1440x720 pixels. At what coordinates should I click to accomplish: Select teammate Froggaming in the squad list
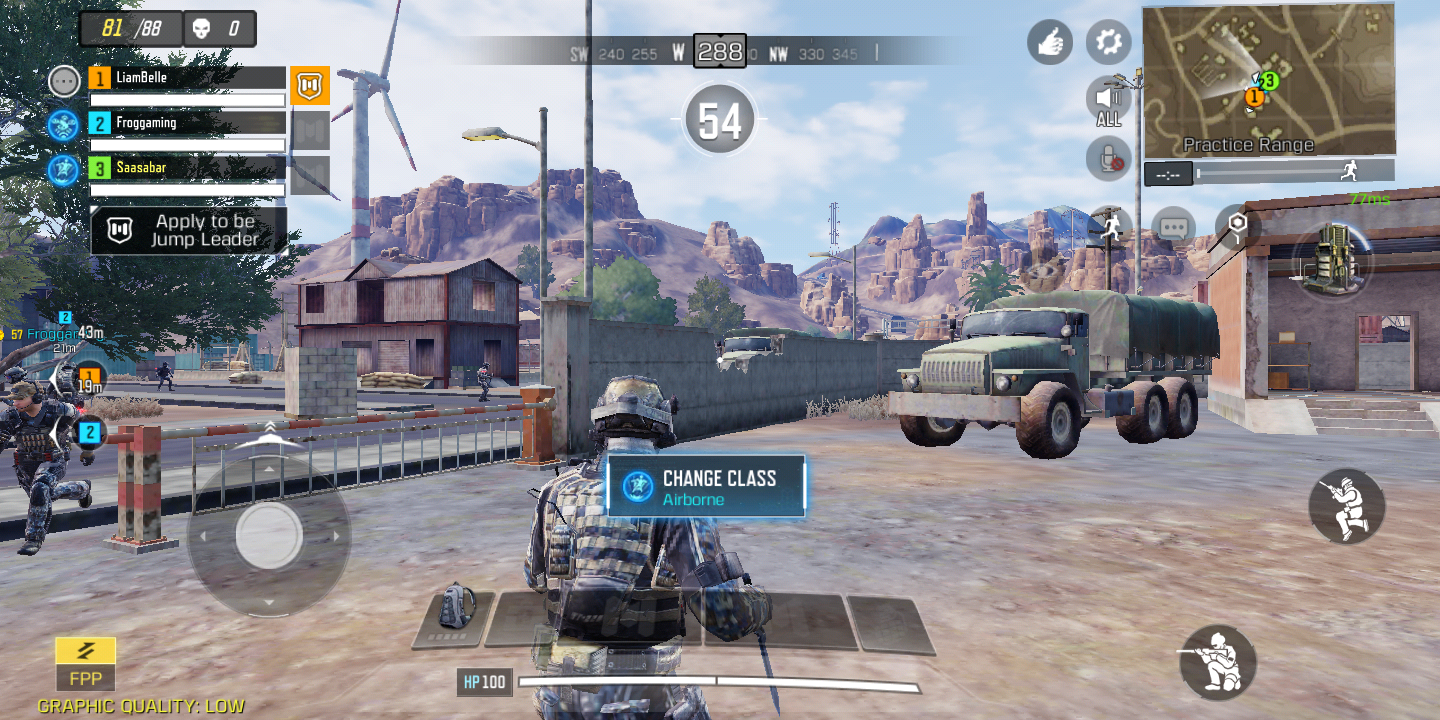(187, 123)
